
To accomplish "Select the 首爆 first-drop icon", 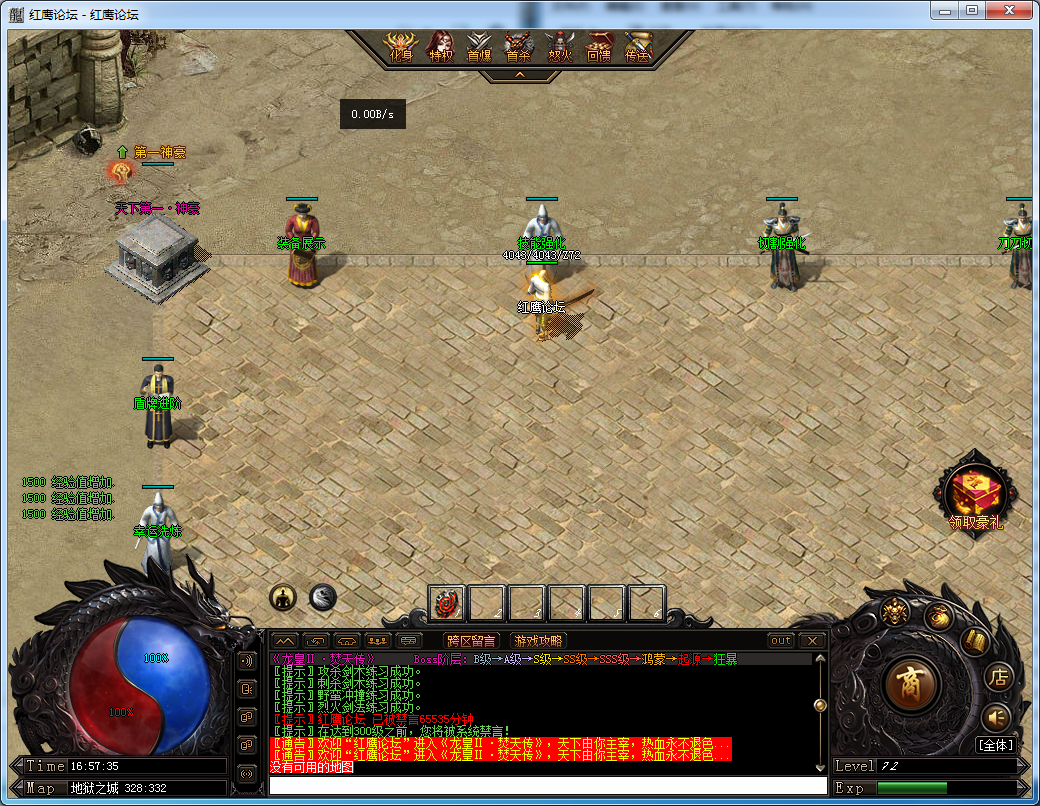I will coord(479,47).
